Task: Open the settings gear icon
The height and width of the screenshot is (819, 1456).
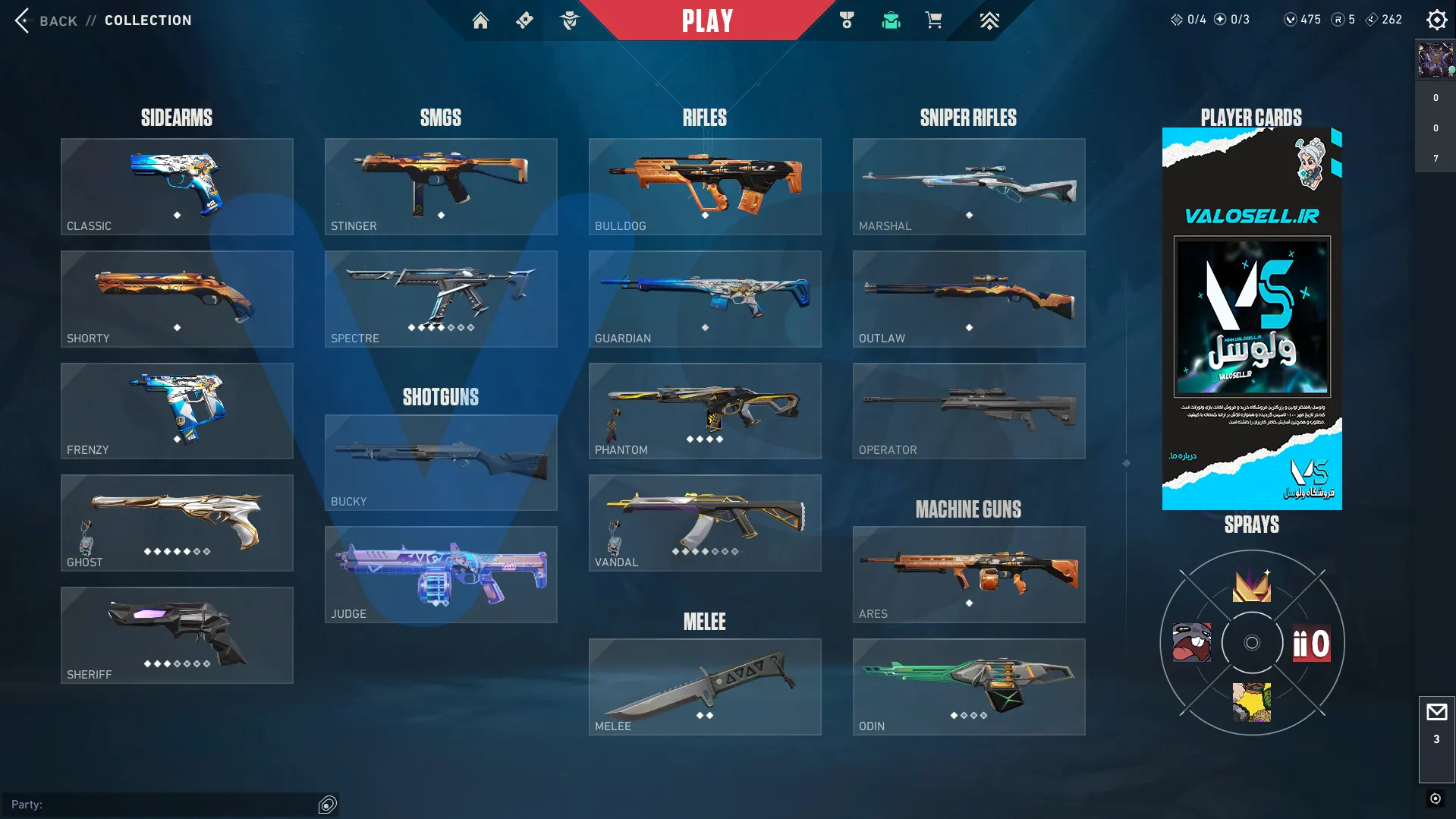Action: (x=1436, y=20)
